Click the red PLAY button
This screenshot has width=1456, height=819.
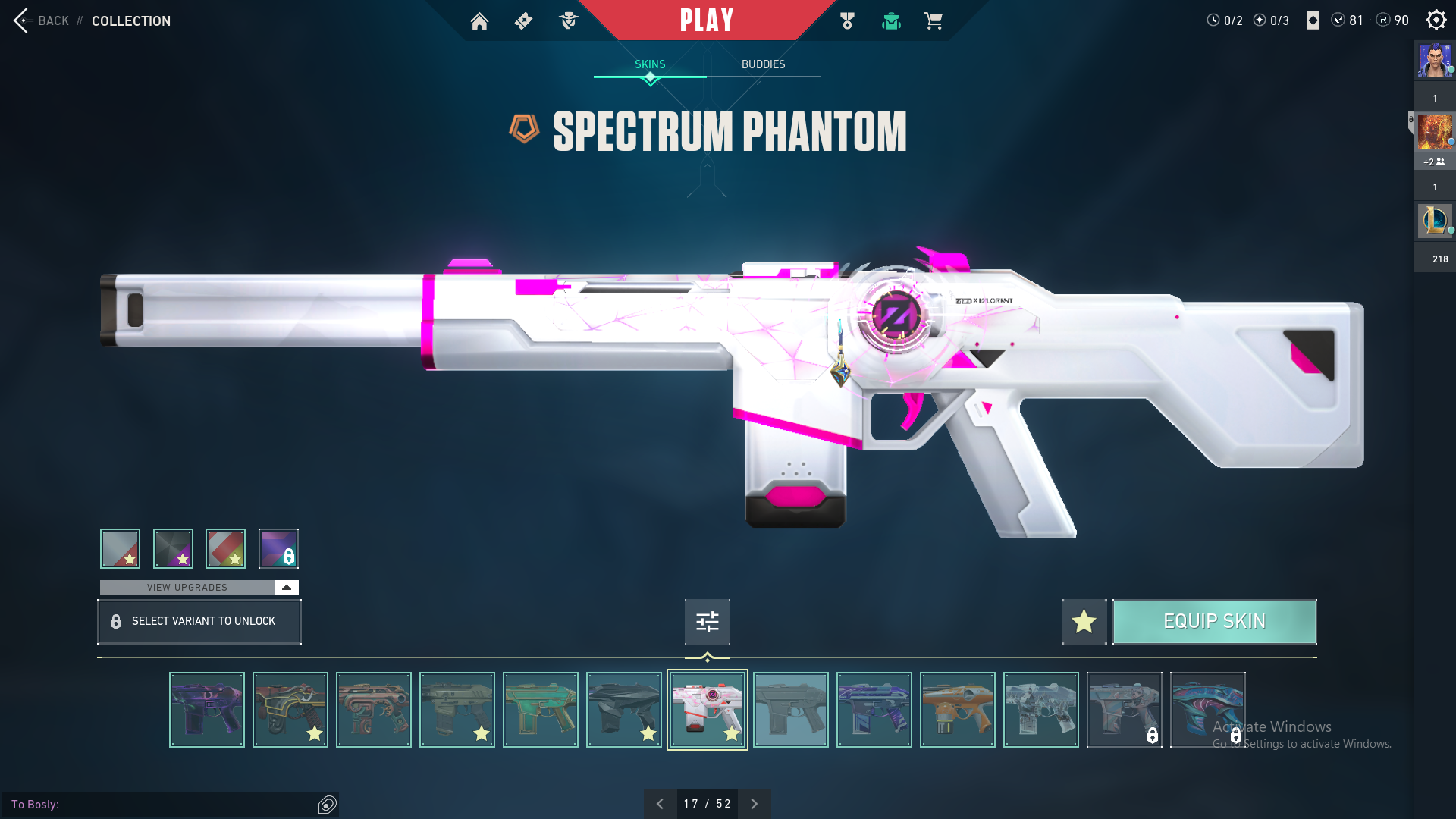point(706,20)
